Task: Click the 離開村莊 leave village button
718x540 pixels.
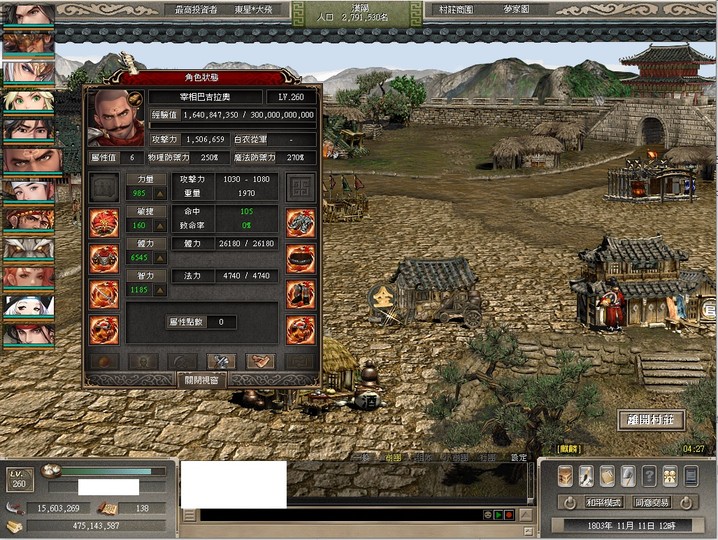Action: [651, 420]
